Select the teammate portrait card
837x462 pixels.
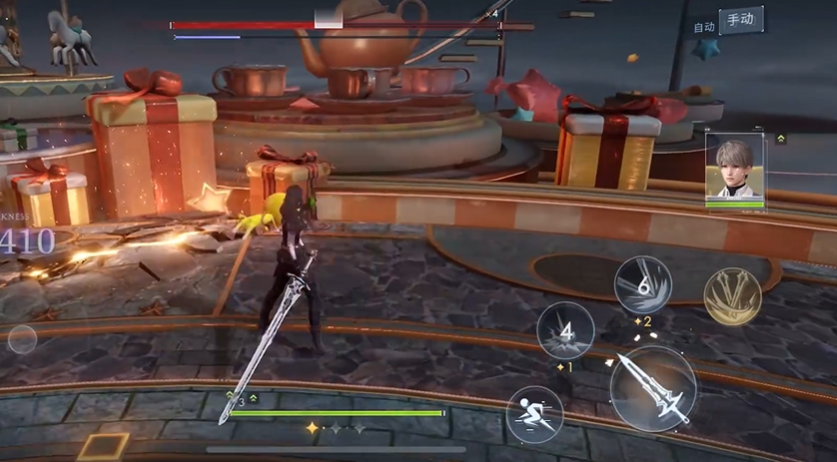coord(734,169)
